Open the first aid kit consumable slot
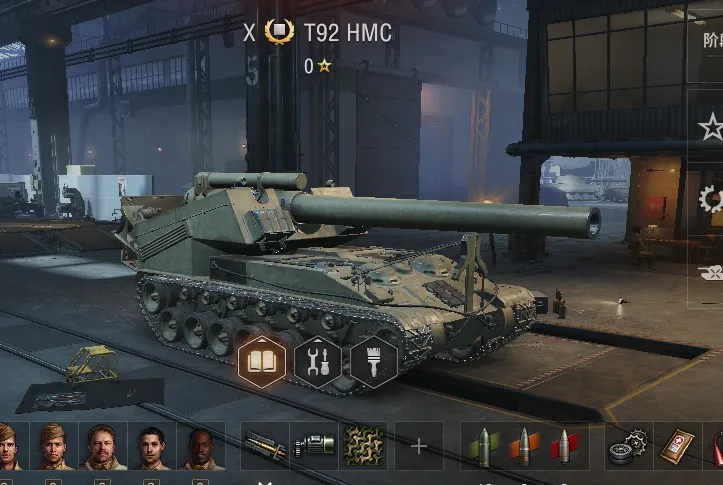 pos(679,446)
